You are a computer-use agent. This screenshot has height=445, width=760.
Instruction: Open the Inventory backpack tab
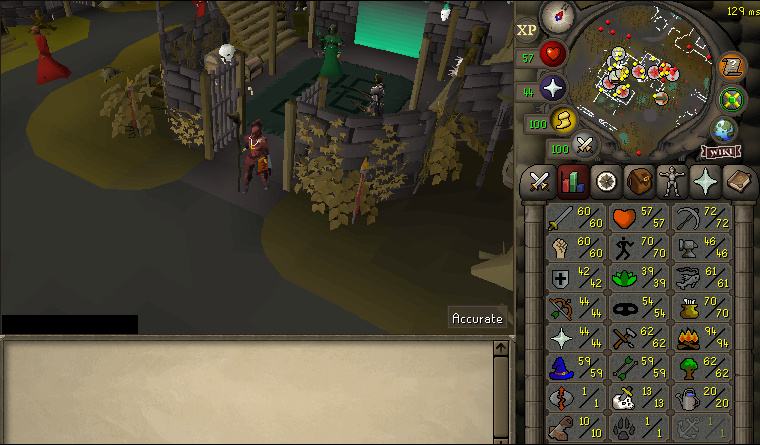point(637,181)
